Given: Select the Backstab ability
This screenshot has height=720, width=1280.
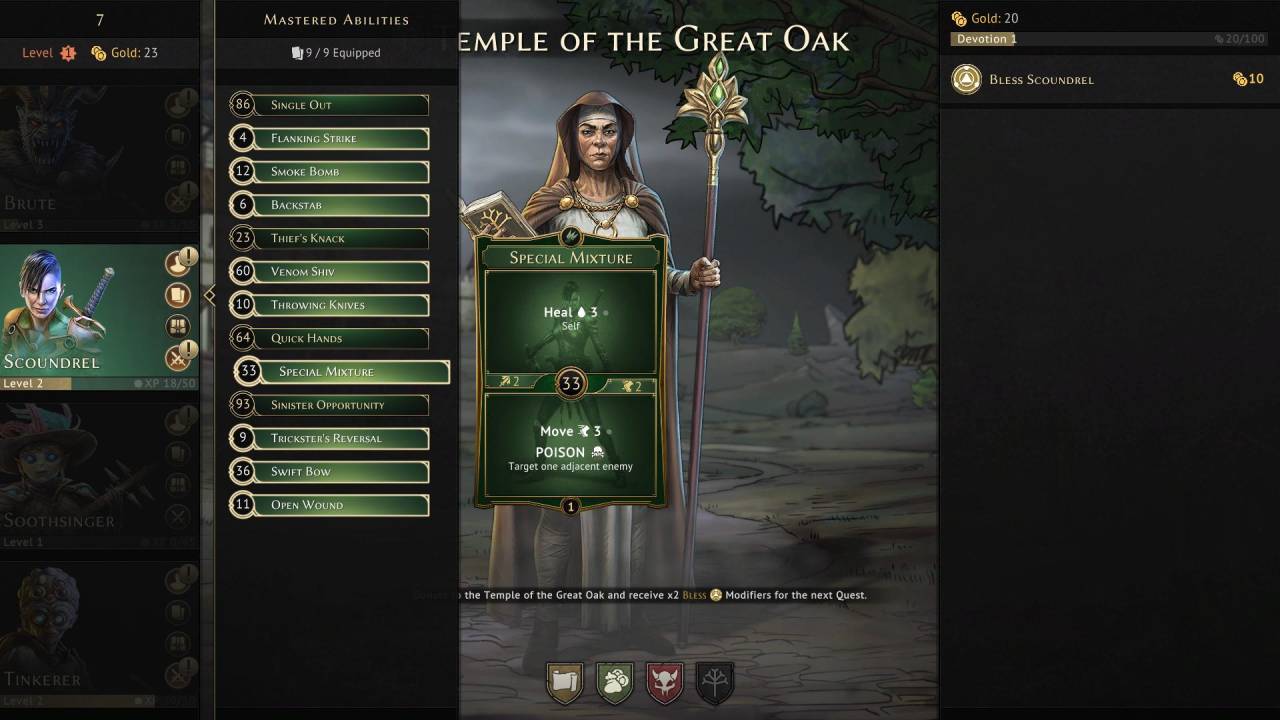Looking at the screenshot, I should [x=330, y=205].
